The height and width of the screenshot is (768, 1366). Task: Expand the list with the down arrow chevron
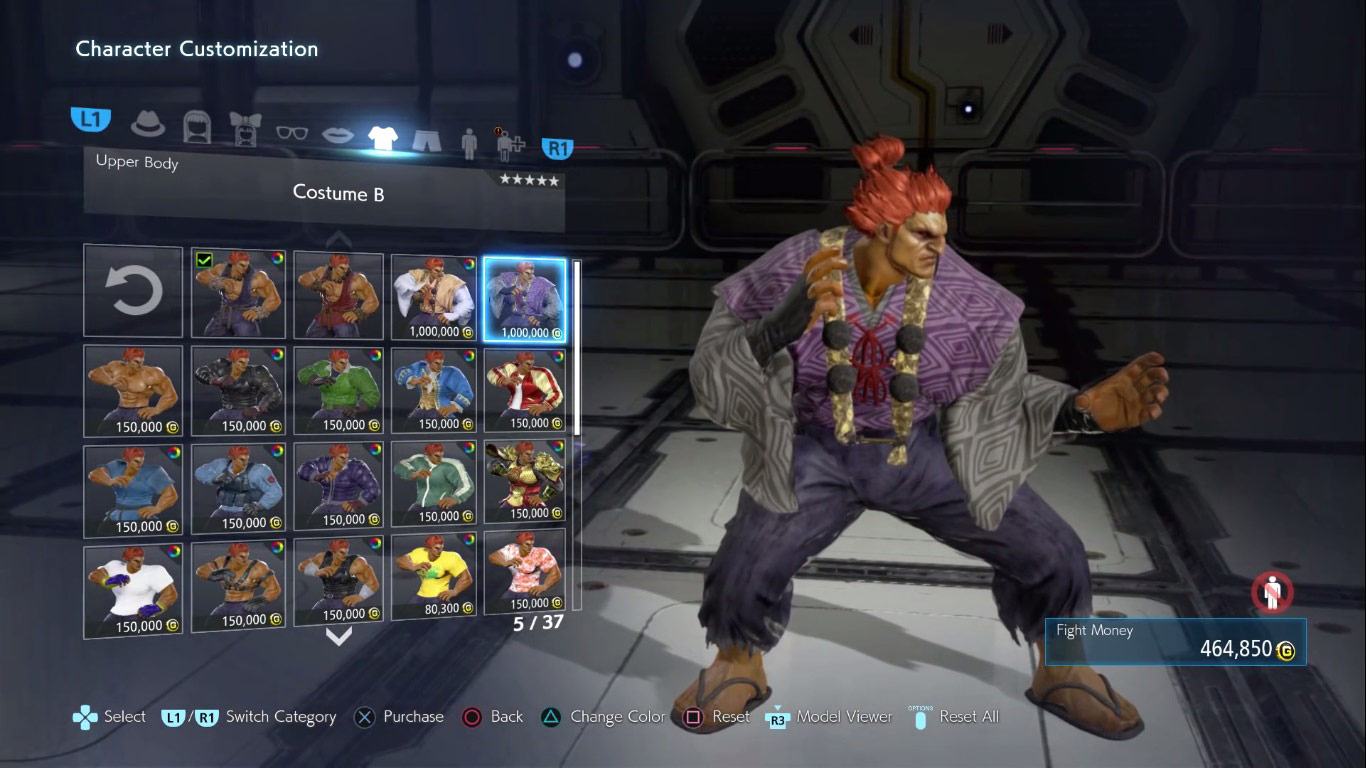[338, 634]
